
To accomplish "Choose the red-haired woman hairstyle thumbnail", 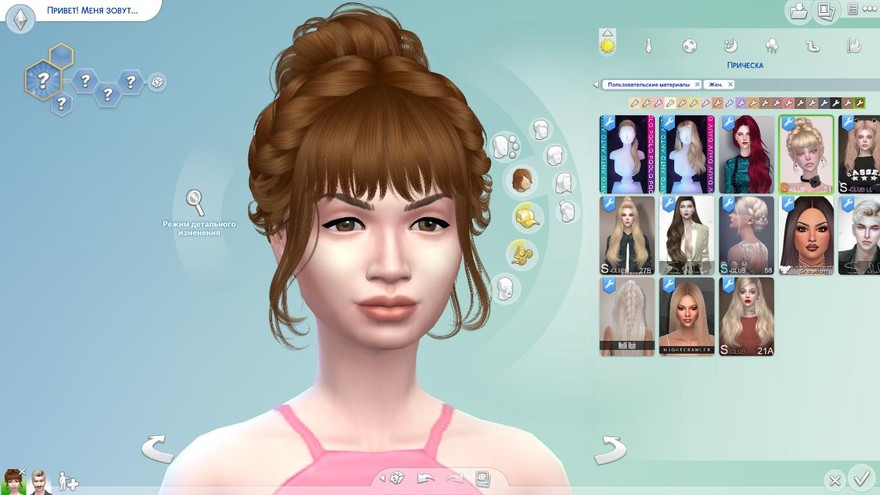I will [746, 154].
